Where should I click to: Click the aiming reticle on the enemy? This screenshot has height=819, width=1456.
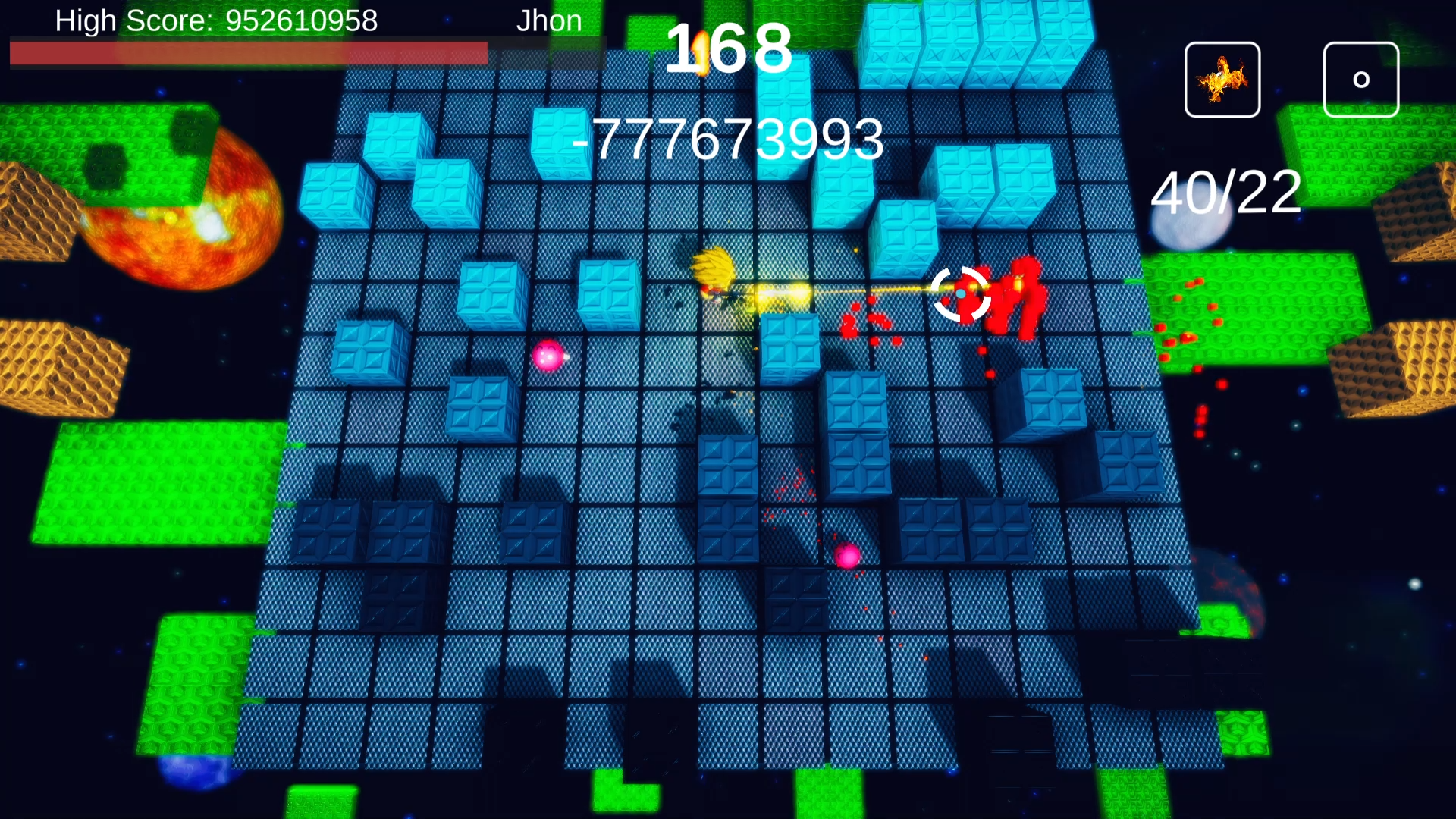click(961, 292)
